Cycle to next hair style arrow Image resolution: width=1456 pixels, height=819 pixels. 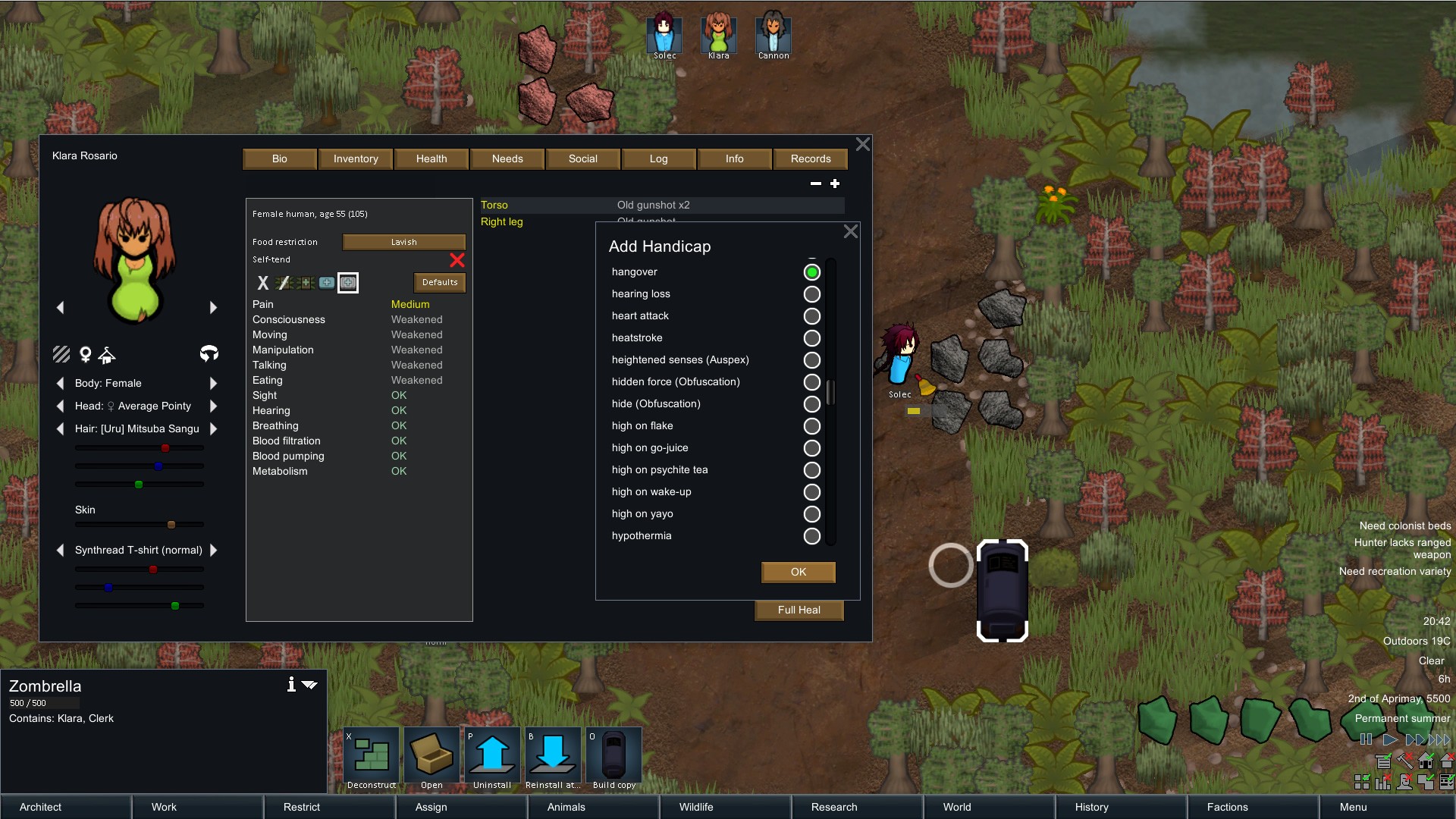(x=213, y=428)
